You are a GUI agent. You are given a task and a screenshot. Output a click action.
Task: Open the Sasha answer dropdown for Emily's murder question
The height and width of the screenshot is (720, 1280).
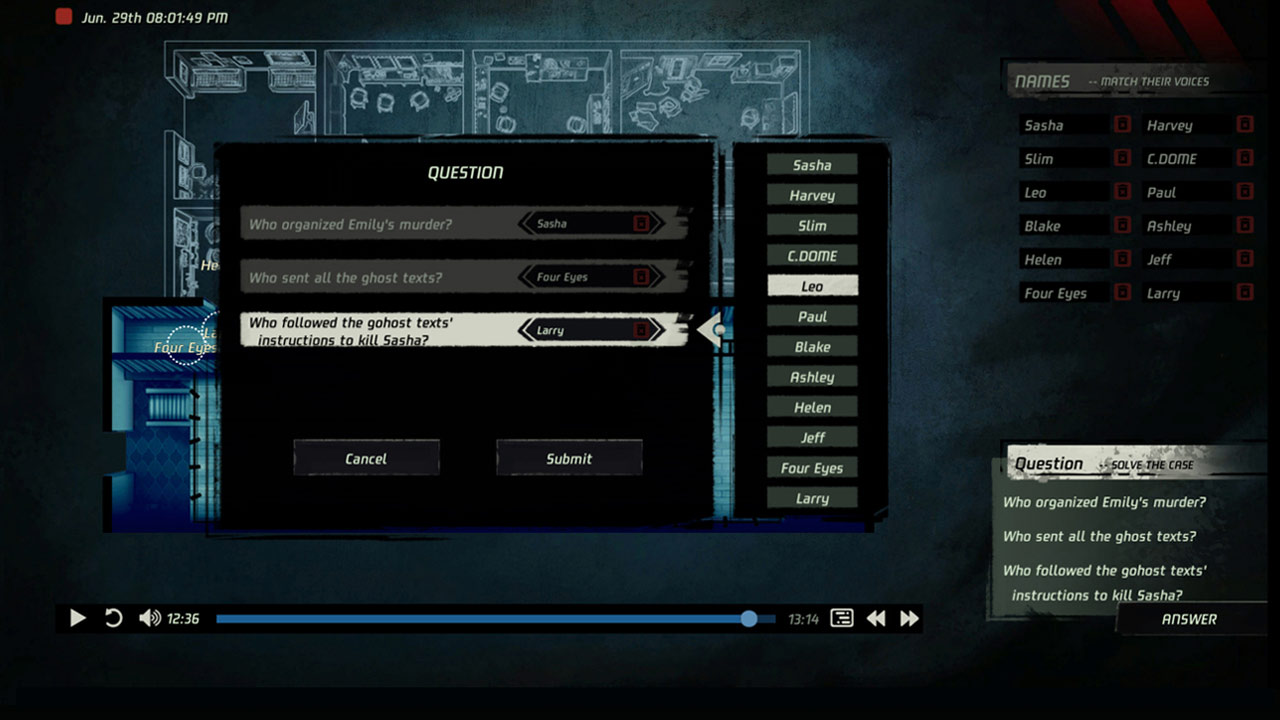click(x=580, y=223)
